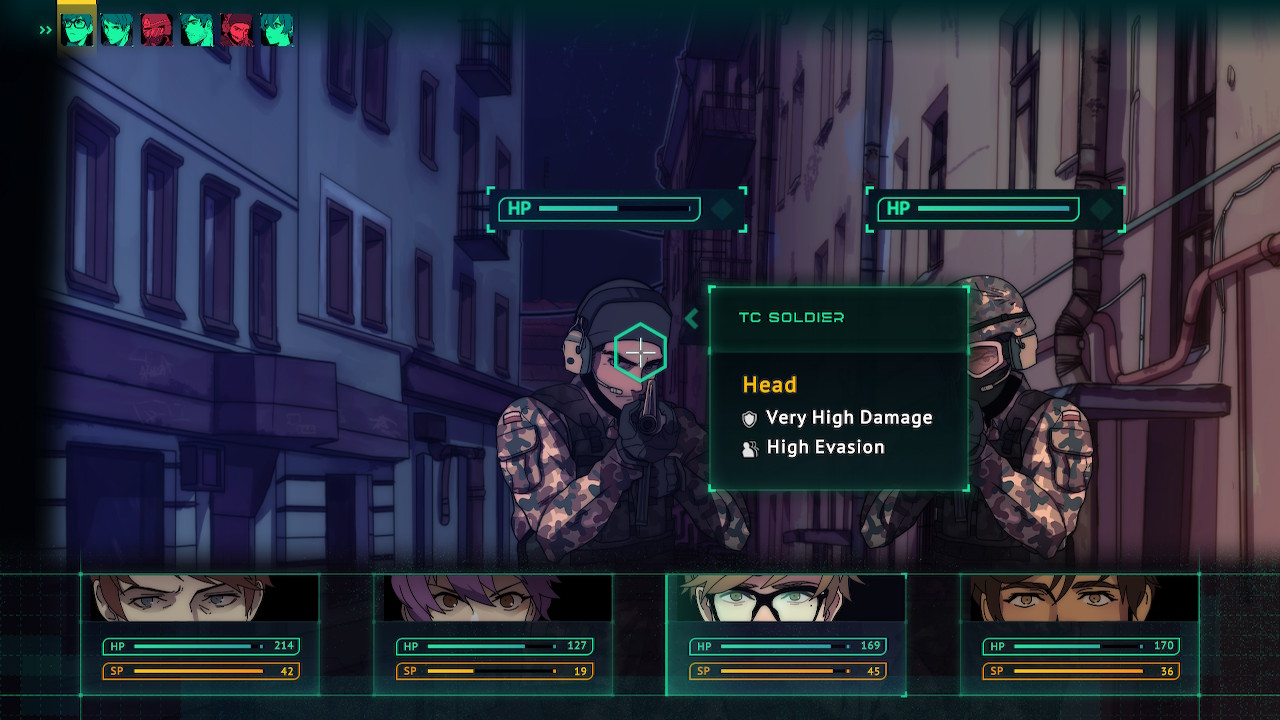This screenshot has height=720, width=1280.
Task: Click the left enemy's HP gauge
Action: pos(598,210)
